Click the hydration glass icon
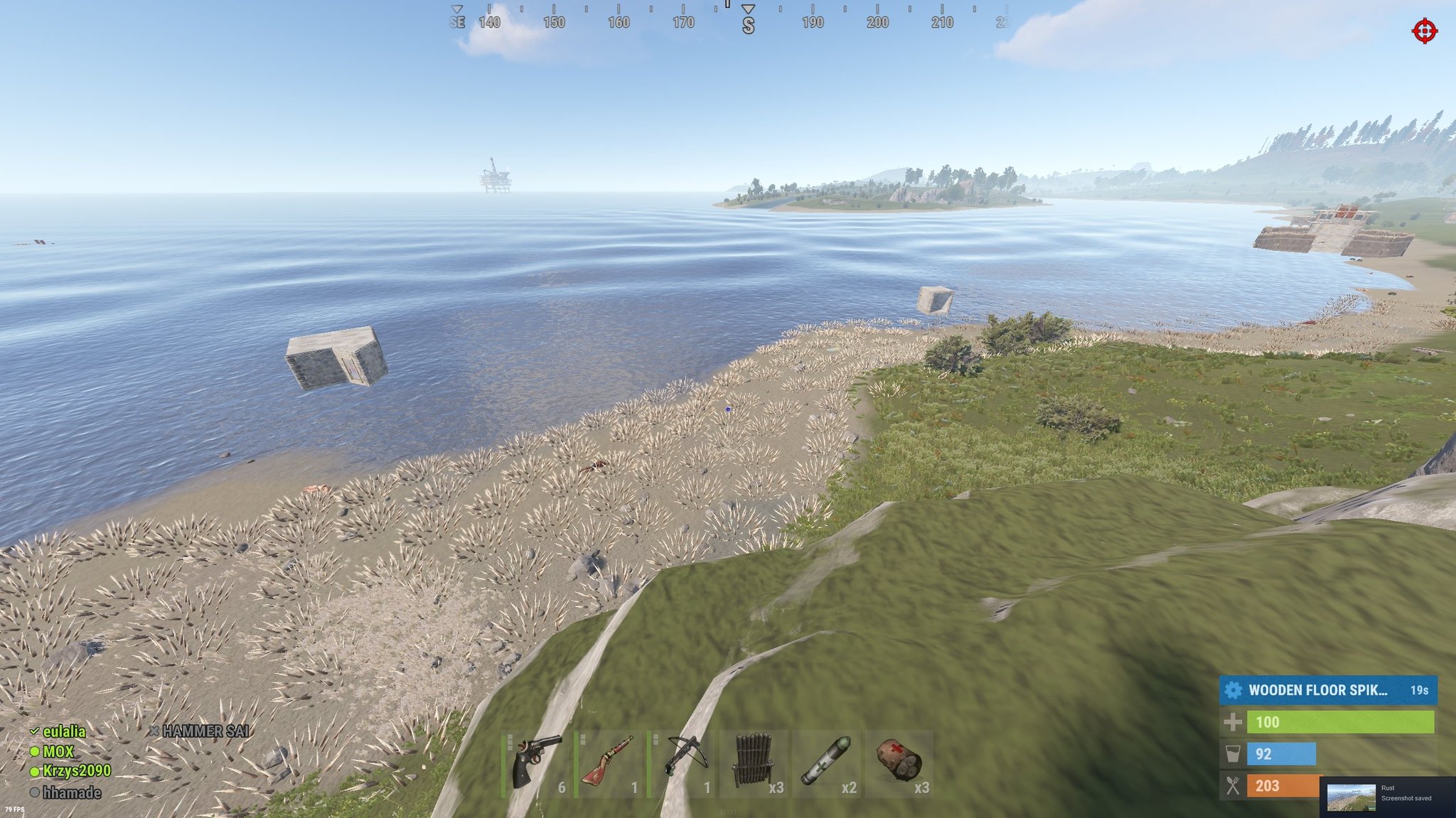 point(1232,754)
